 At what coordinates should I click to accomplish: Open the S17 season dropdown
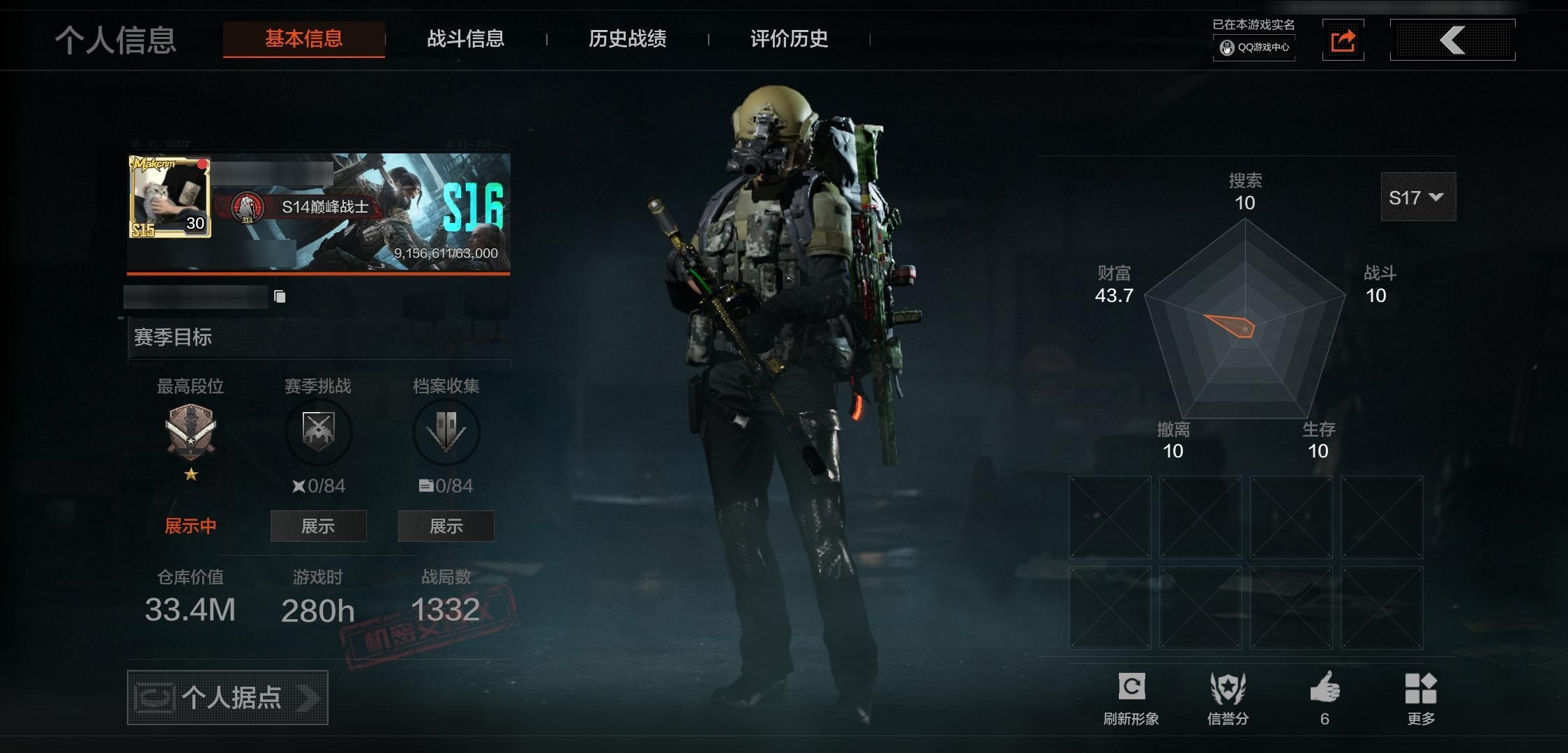click(1417, 197)
